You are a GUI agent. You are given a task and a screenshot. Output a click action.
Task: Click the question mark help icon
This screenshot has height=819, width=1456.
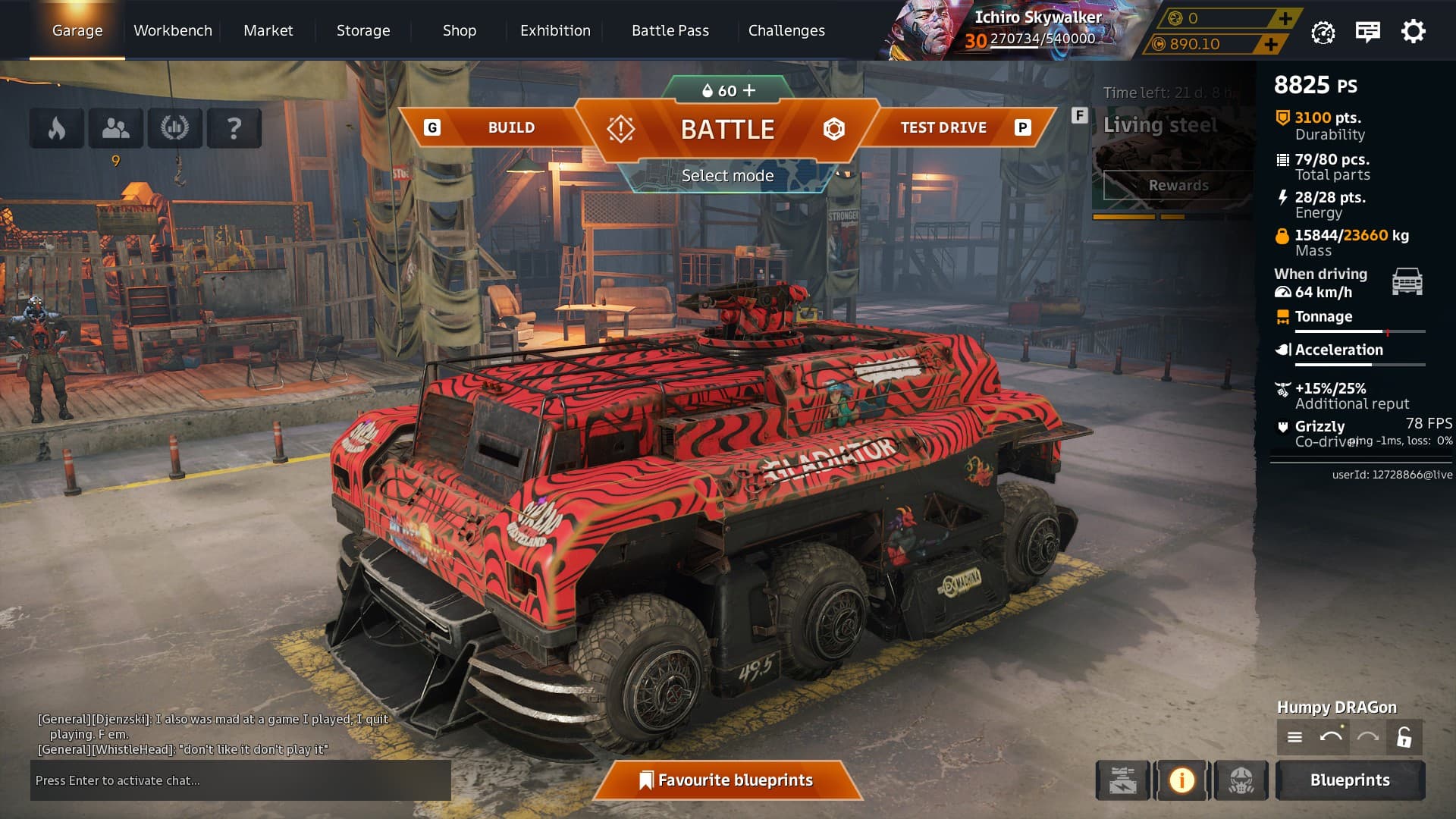234,128
